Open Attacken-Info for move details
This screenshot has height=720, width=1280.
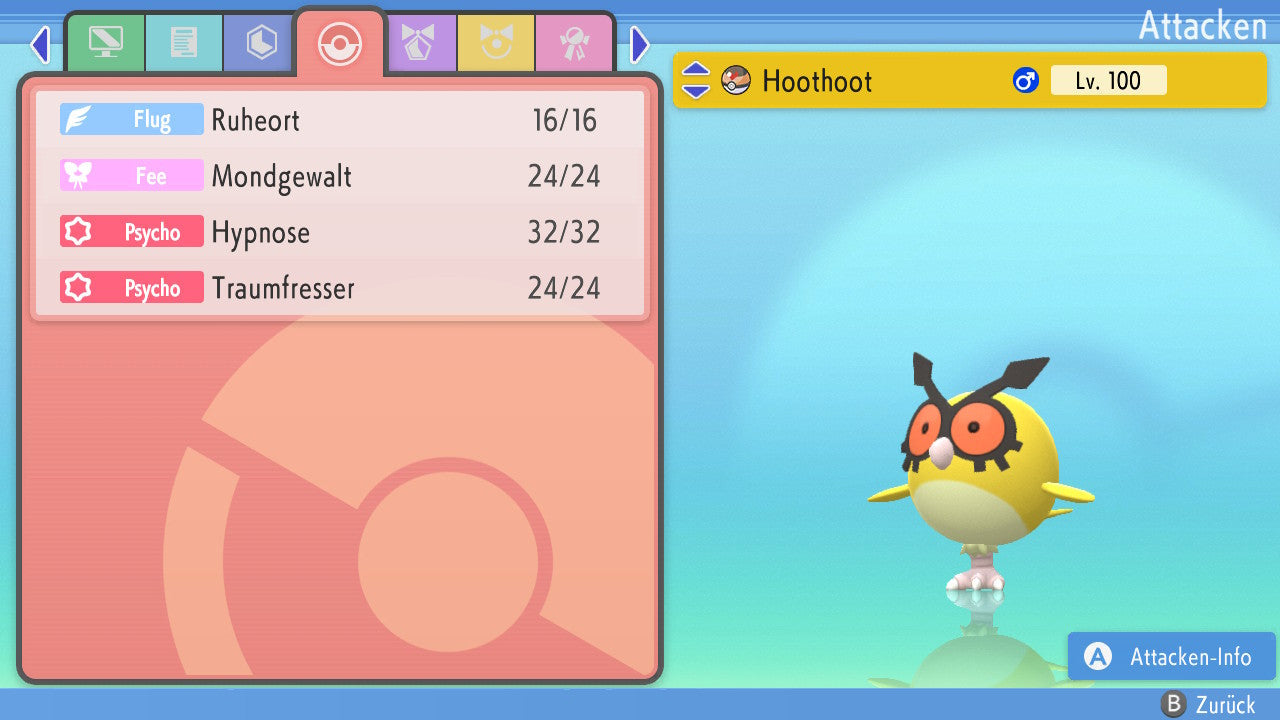click(1172, 657)
